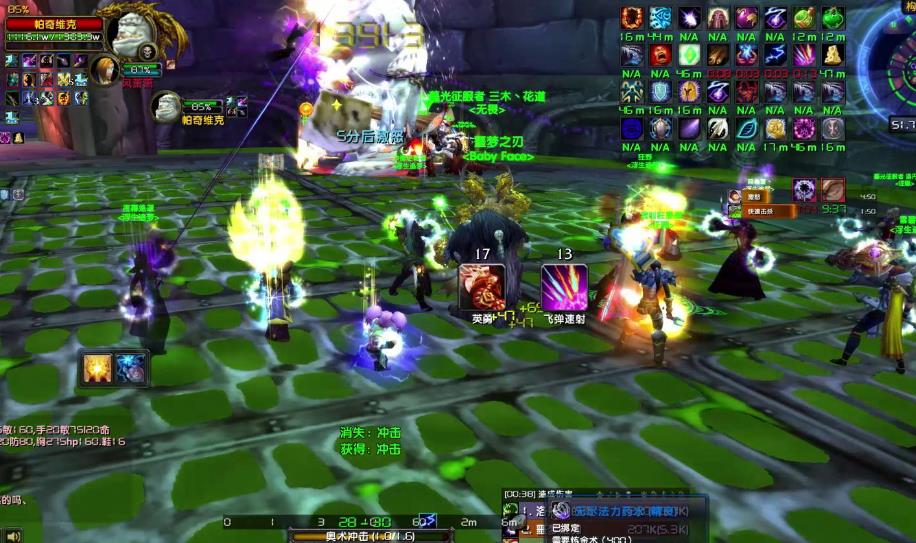
Task: Activate the 飞弹速射 ability icon
Action: [x=564, y=287]
